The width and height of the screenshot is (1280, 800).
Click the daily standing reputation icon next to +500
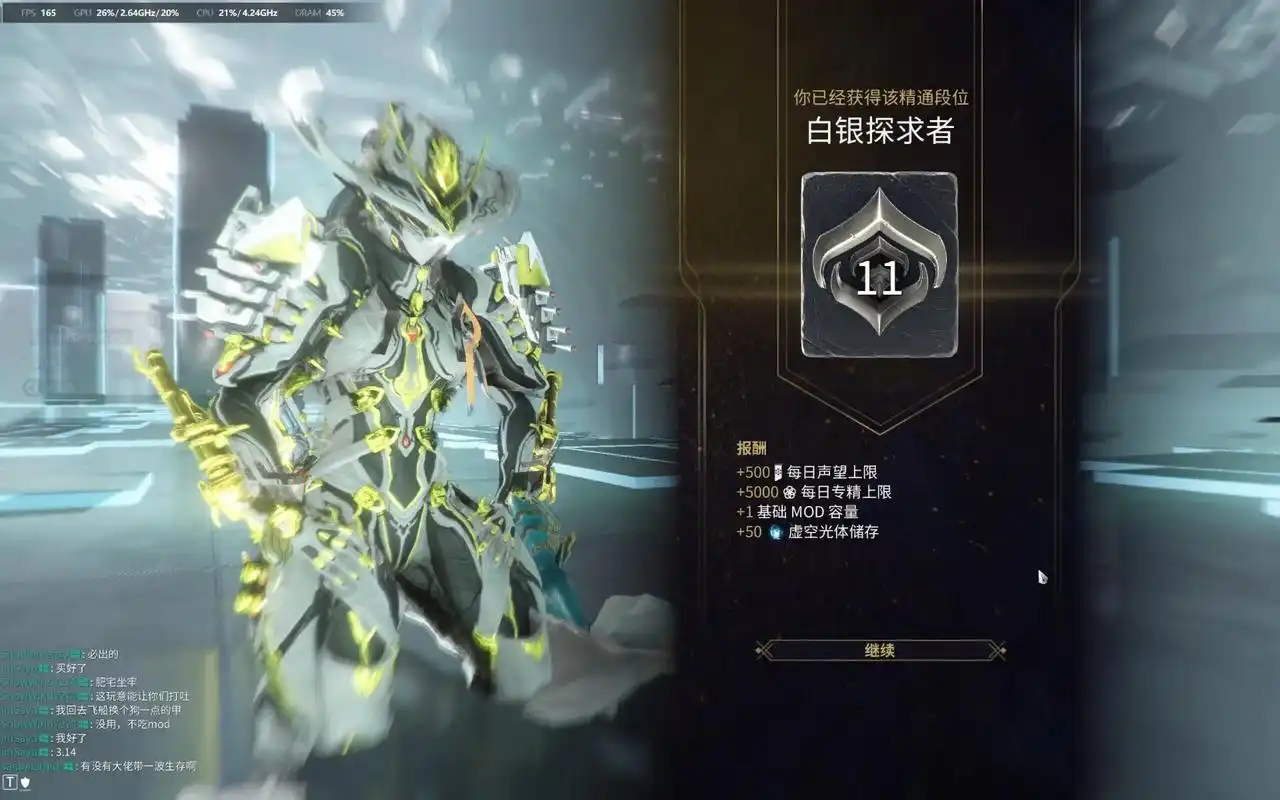point(777,474)
